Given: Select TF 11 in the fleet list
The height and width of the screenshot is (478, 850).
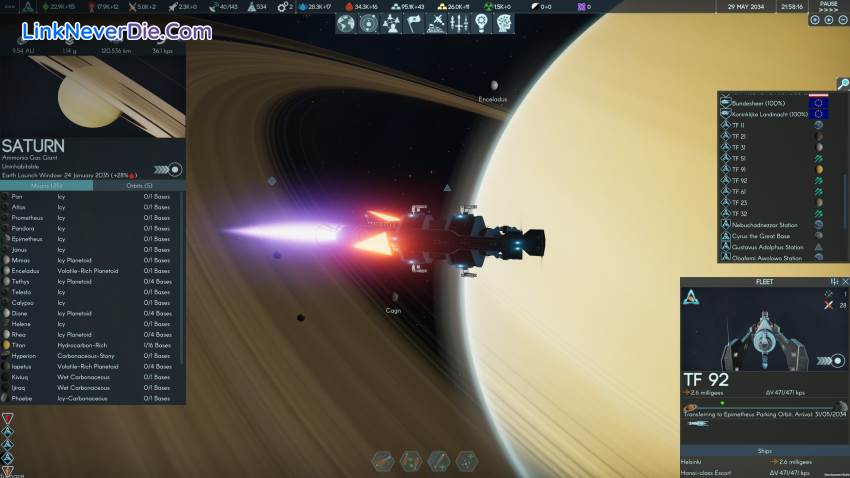Looking at the screenshot, I should point(740,125).
